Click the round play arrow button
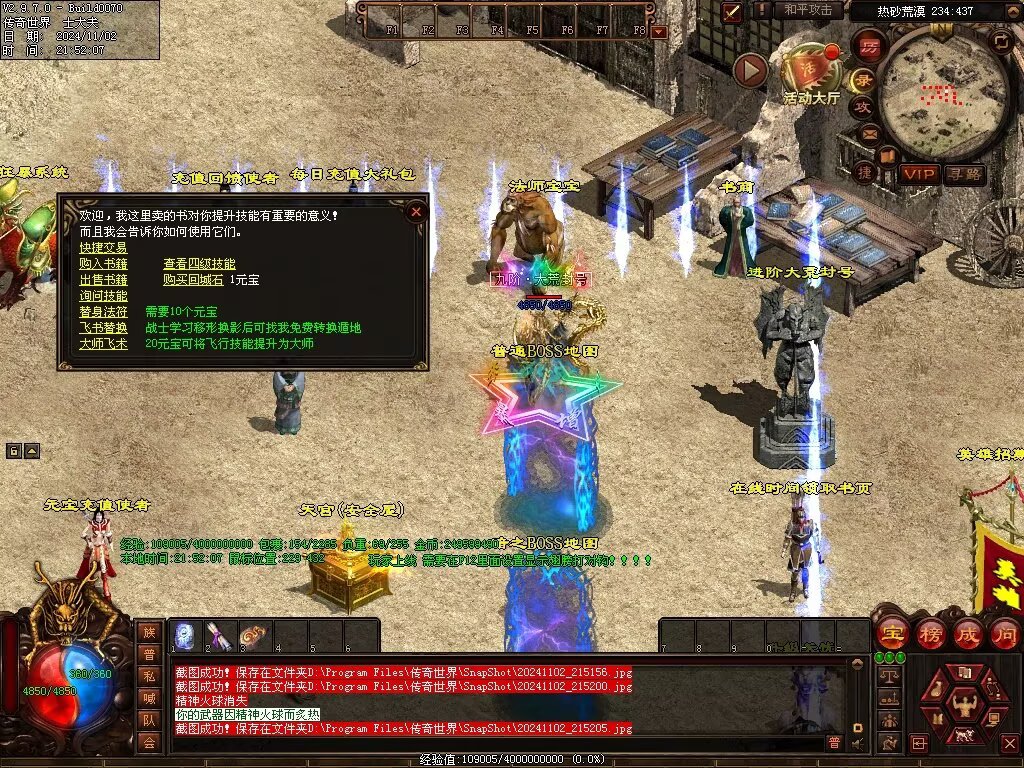 pos(750,70)
